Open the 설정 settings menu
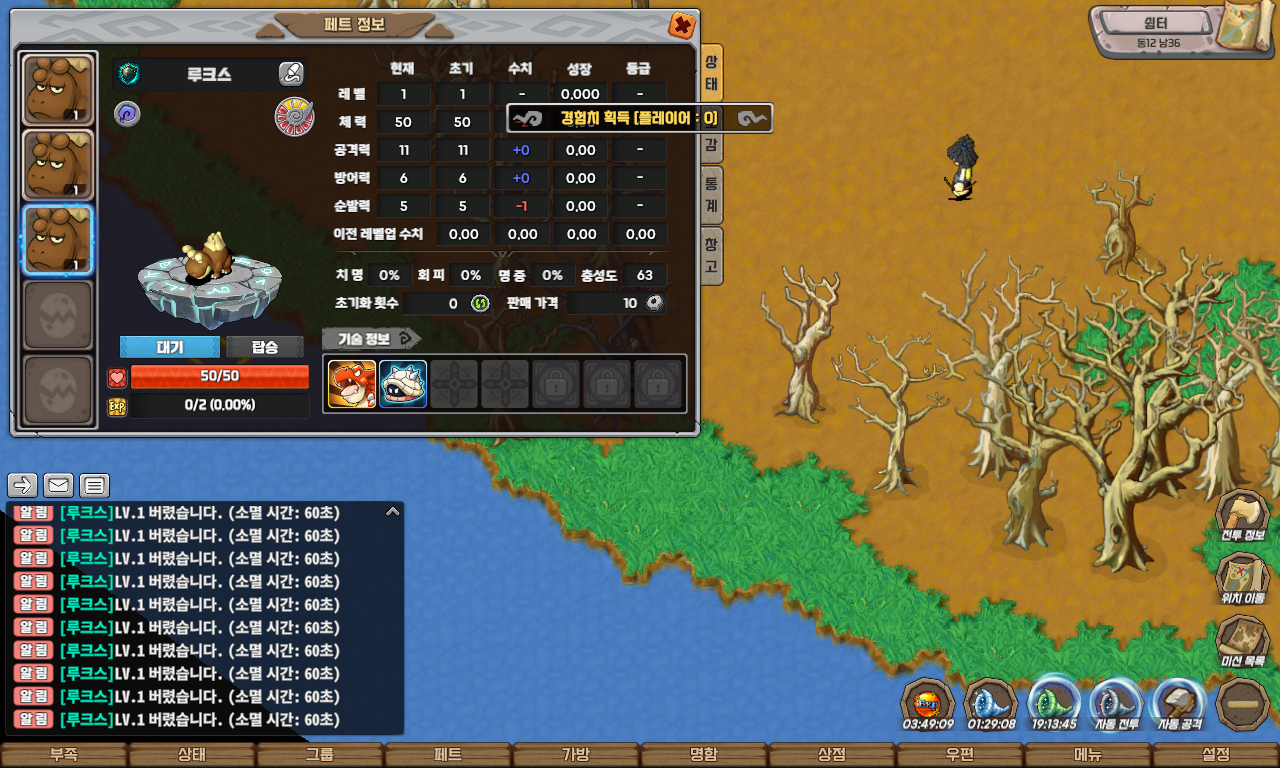Image resolution: width=1280 pixels, height=768 pixels. (x=1216, y=755)
